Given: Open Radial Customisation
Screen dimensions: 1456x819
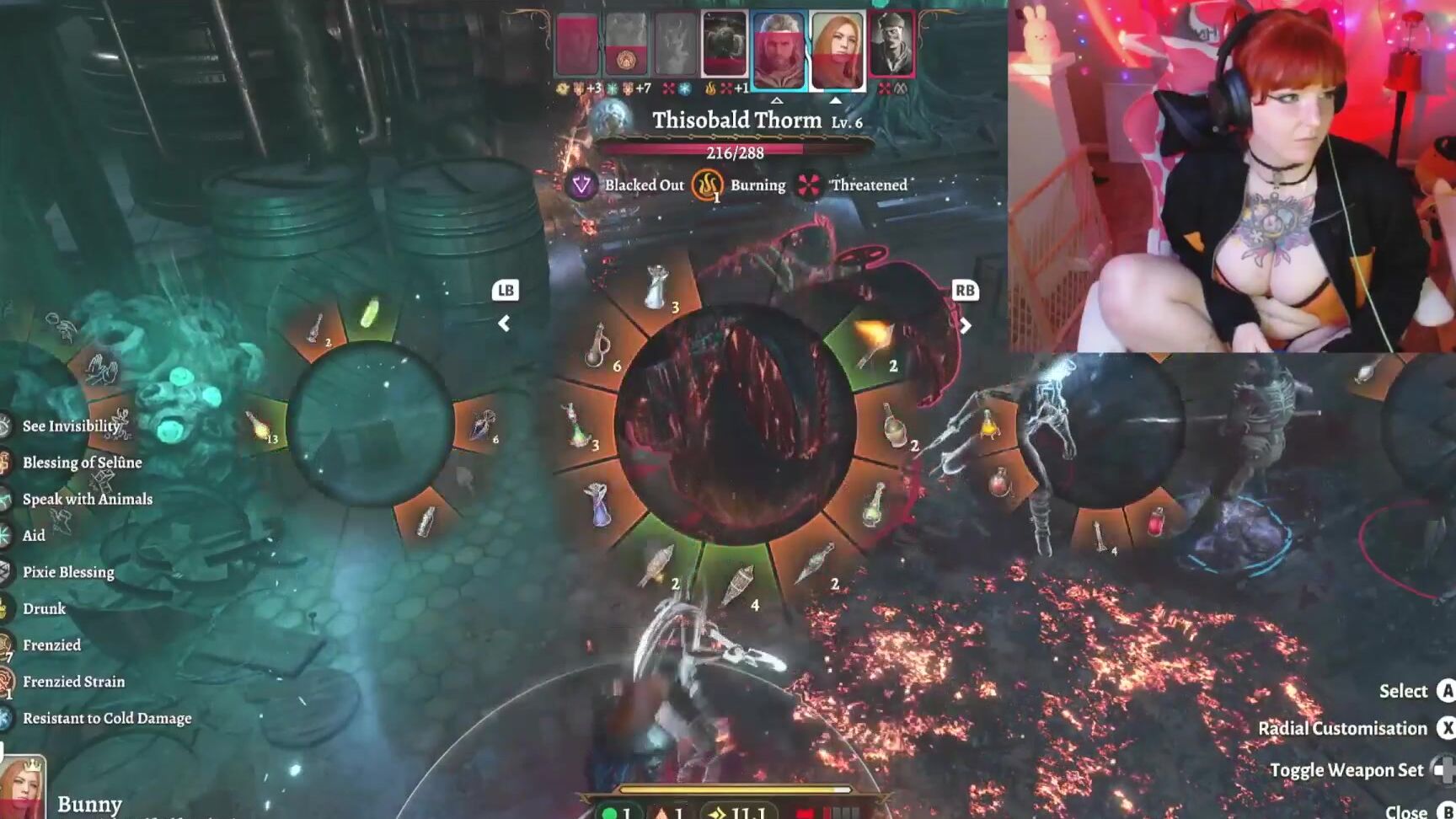Looking at the screenshot, I should click(1341, 728).
